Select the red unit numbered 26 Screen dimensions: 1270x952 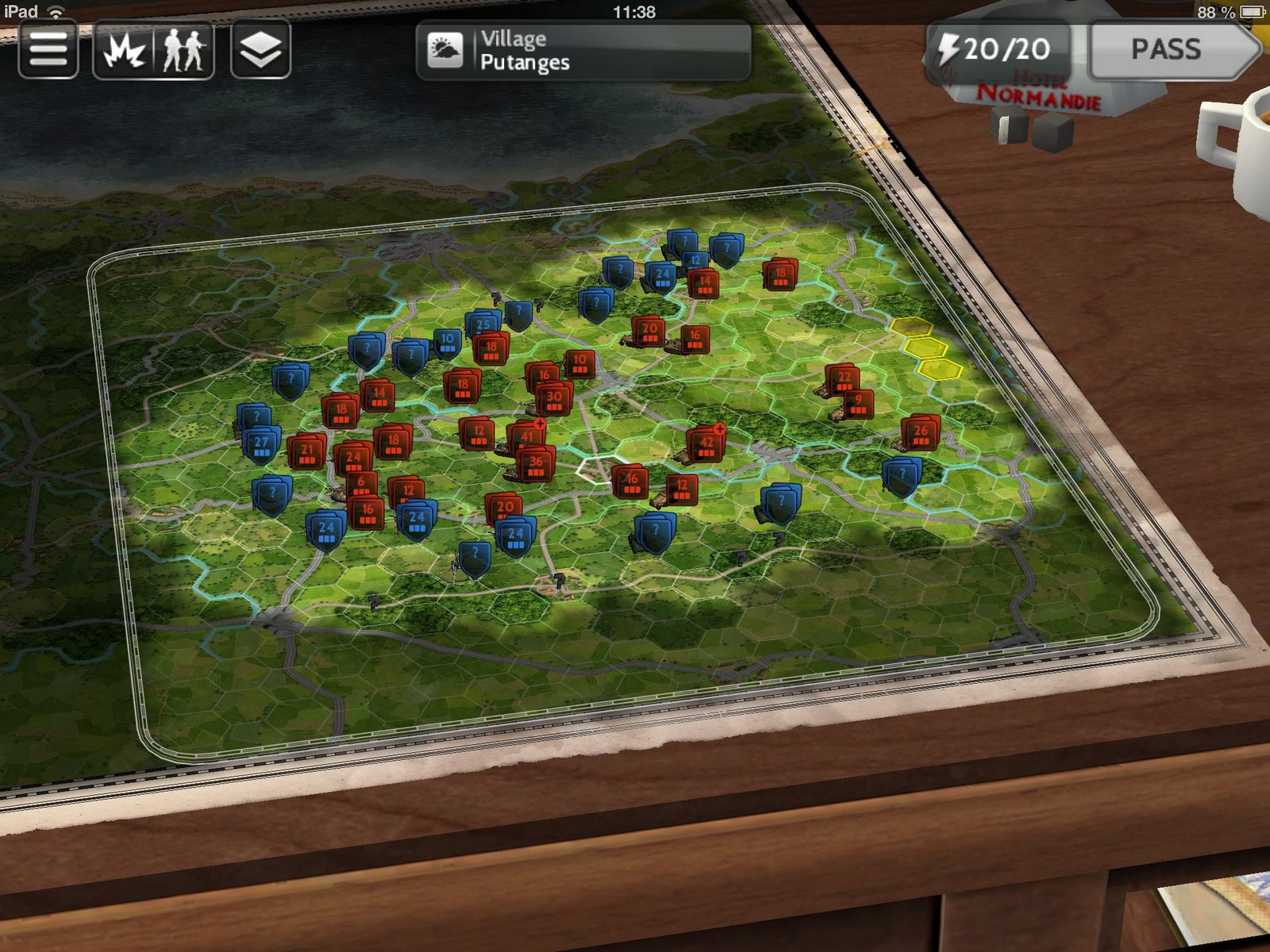[921, 433]
